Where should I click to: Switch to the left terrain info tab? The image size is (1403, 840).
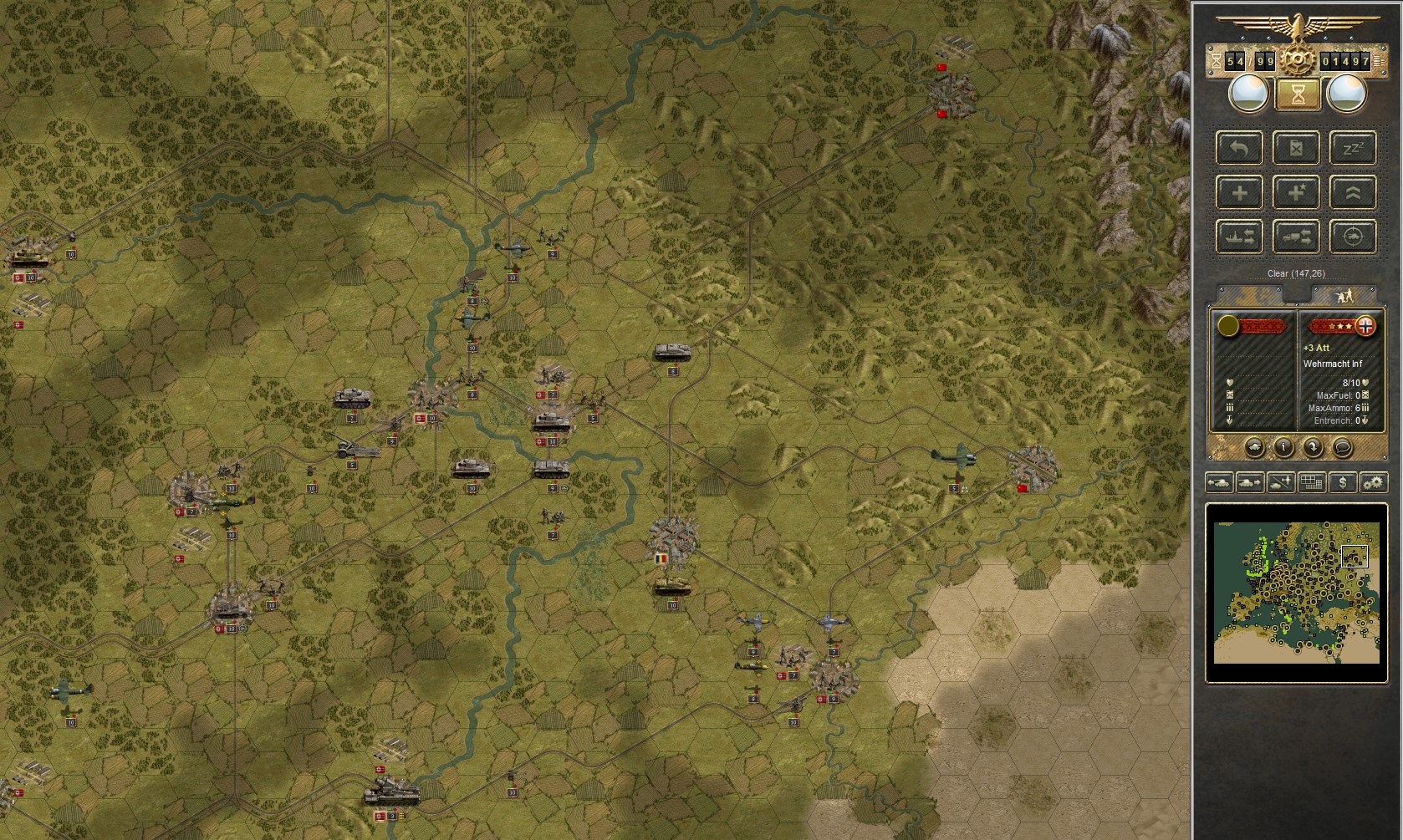tap(1250, 295)
